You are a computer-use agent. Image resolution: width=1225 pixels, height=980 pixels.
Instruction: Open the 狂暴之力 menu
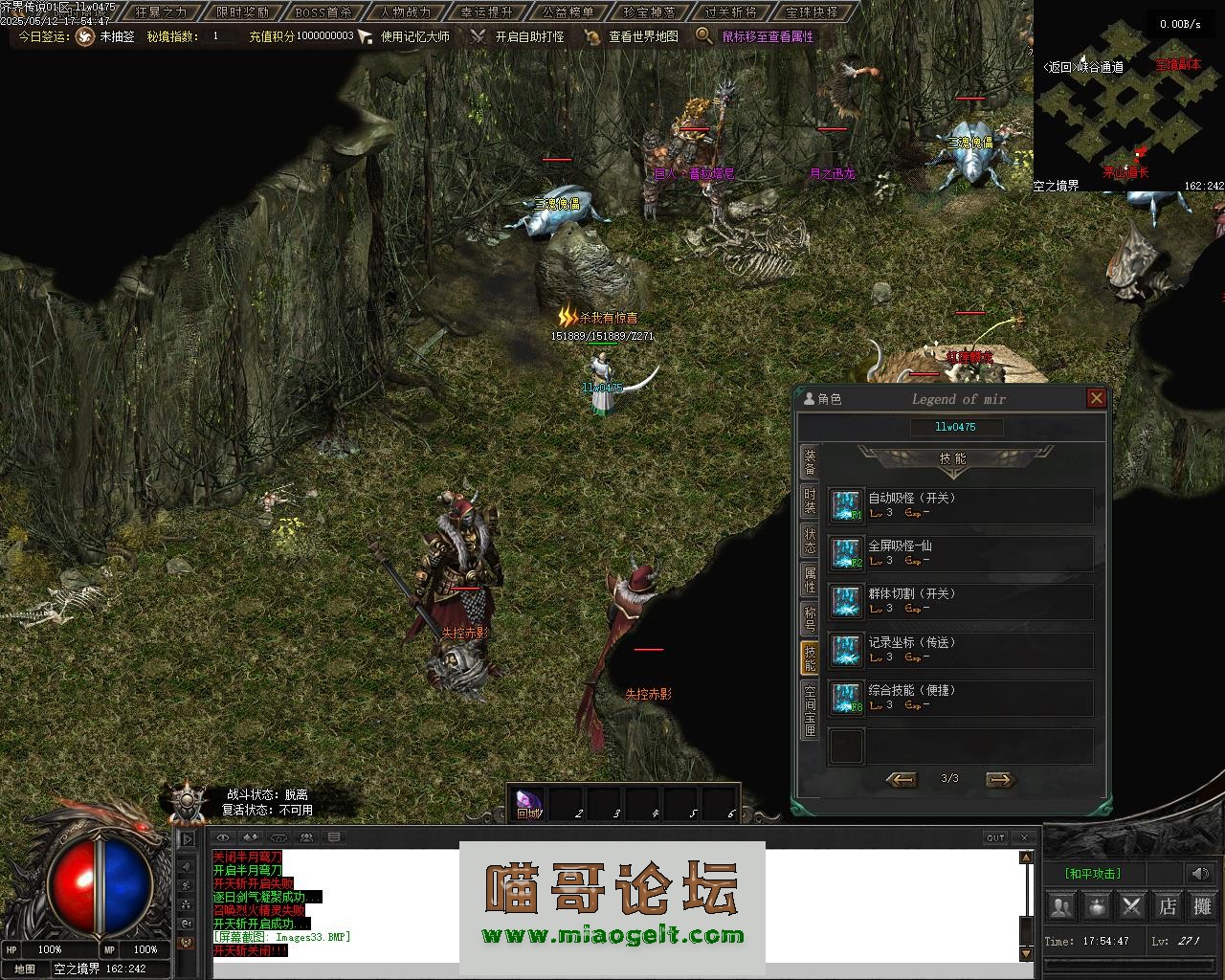click(x=161, y=12)
